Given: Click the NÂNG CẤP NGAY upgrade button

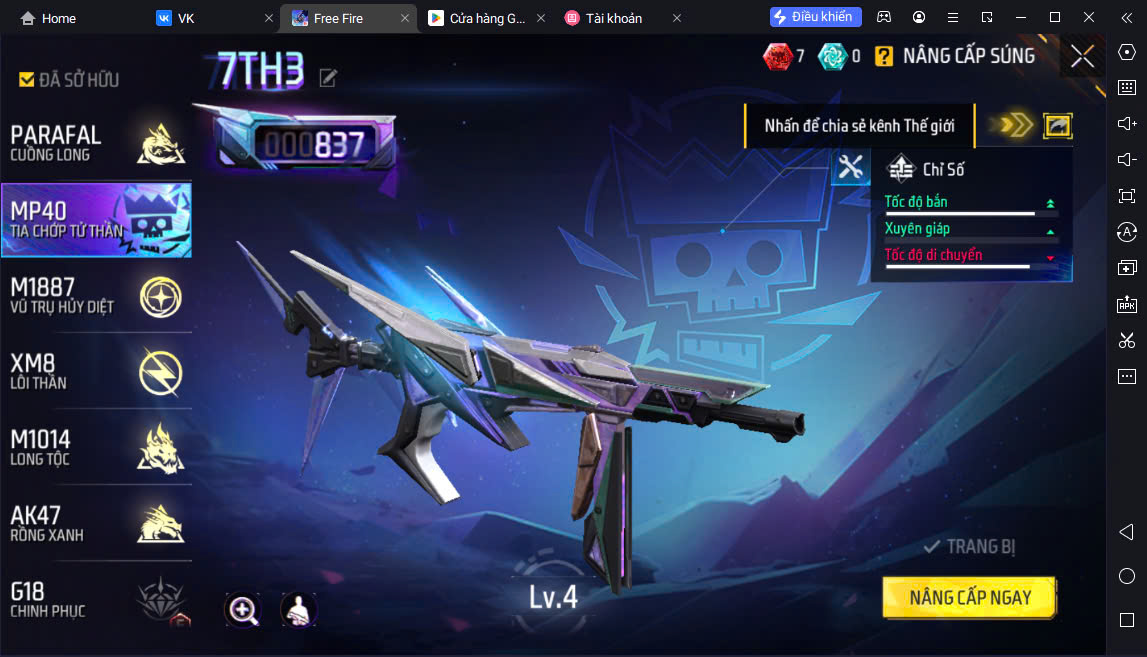Looking at the screenshot, I should (969, 598).
